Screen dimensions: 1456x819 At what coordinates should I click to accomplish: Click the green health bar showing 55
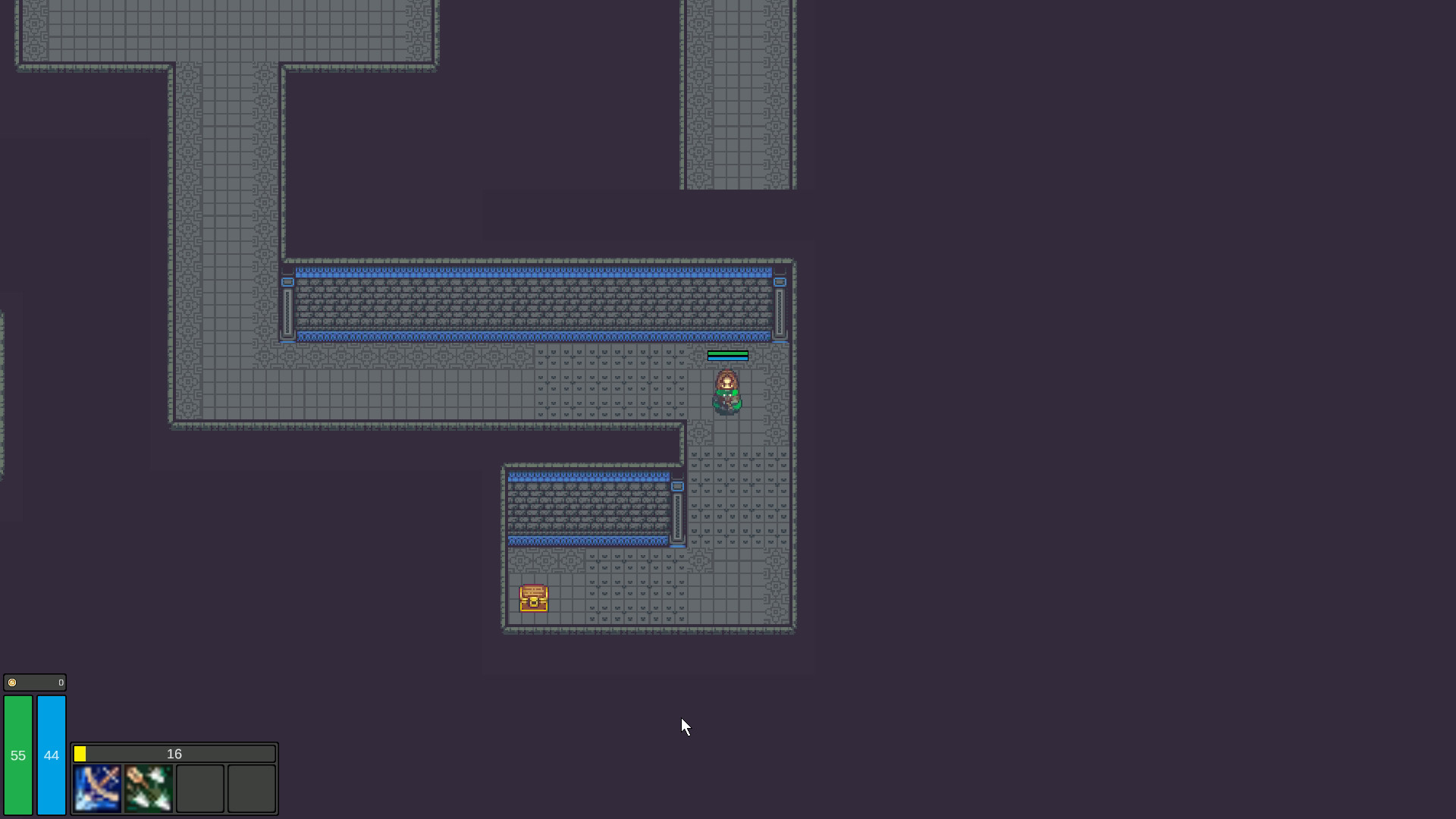pos(17,756)
